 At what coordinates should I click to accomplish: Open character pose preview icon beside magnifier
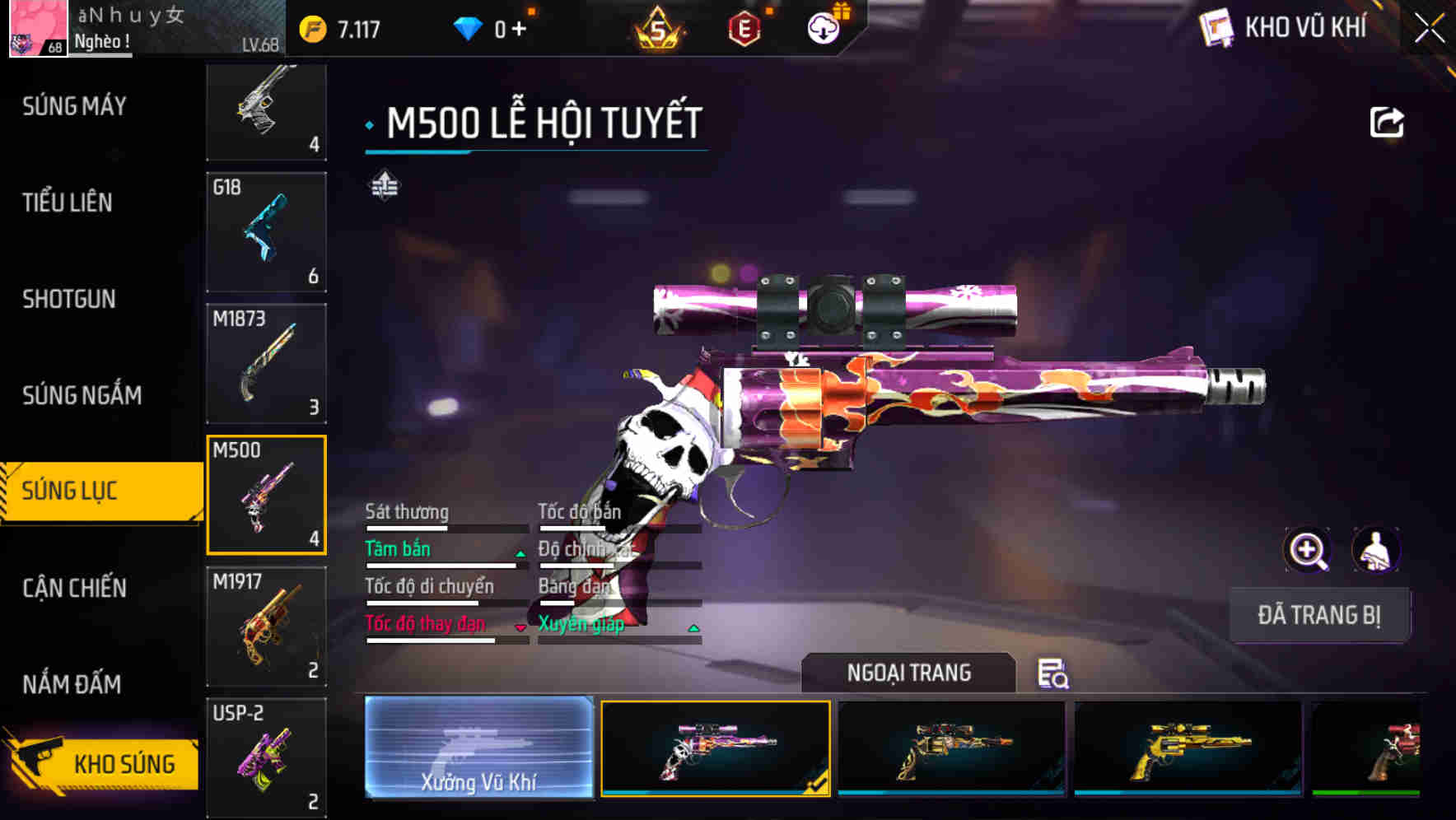click(x=1374, y=550)
